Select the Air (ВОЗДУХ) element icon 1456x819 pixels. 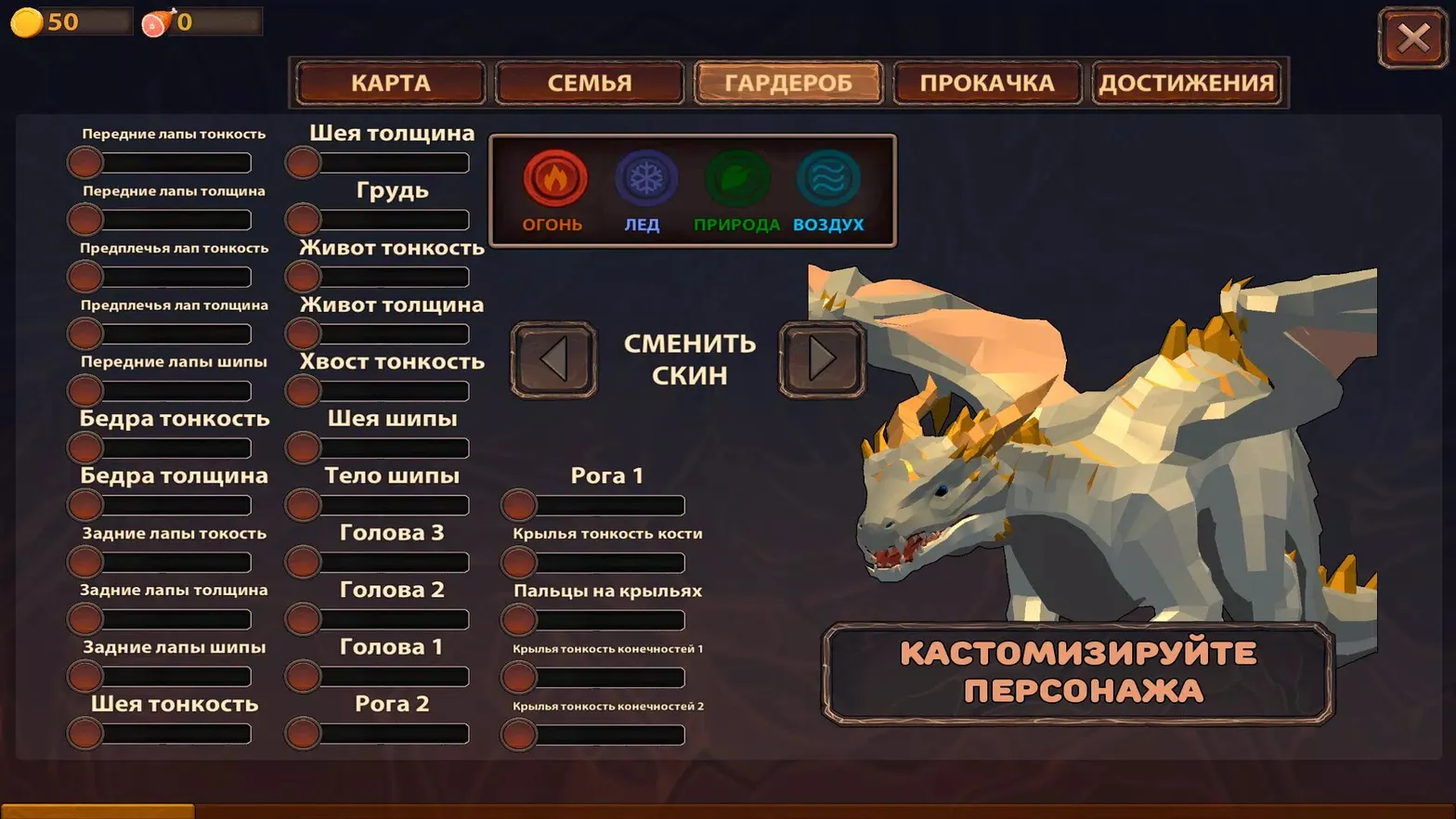pos(826,178)
